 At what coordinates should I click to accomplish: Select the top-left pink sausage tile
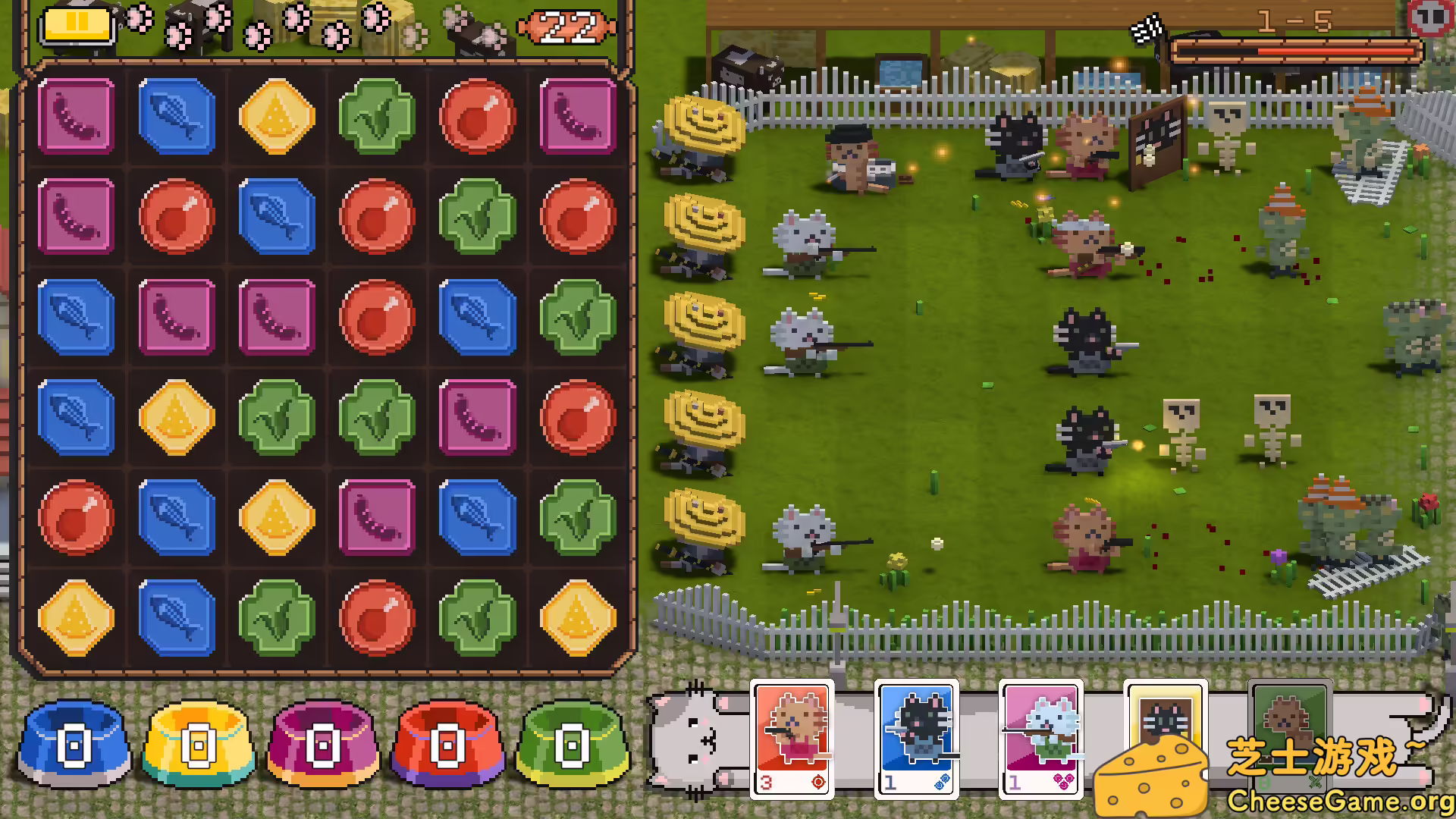pyautogui.click(x=76, y=115)
